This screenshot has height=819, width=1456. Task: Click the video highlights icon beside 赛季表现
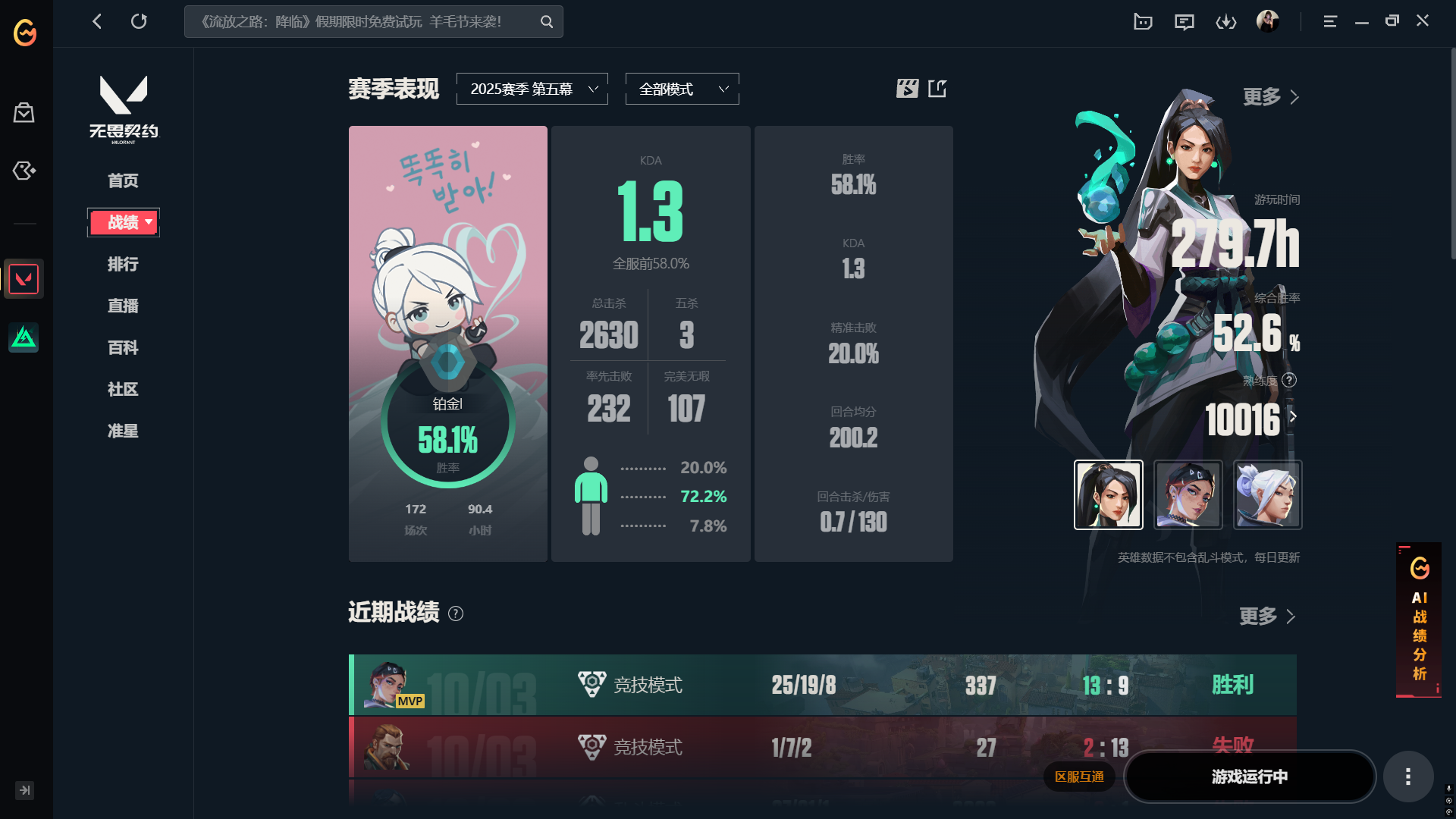[x=907, y=88]
